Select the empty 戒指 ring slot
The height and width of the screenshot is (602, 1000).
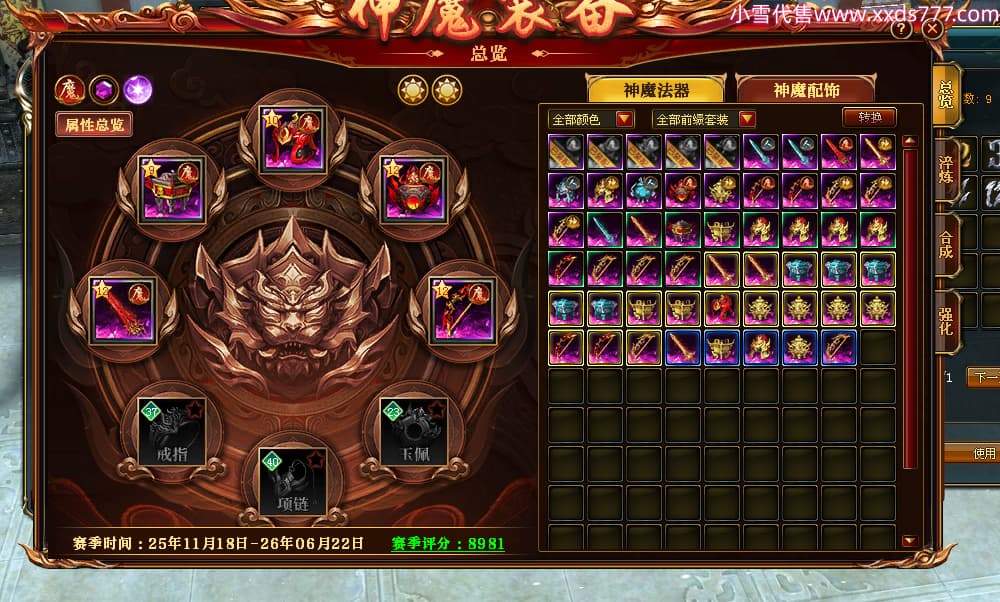click(x=164, y=430)
